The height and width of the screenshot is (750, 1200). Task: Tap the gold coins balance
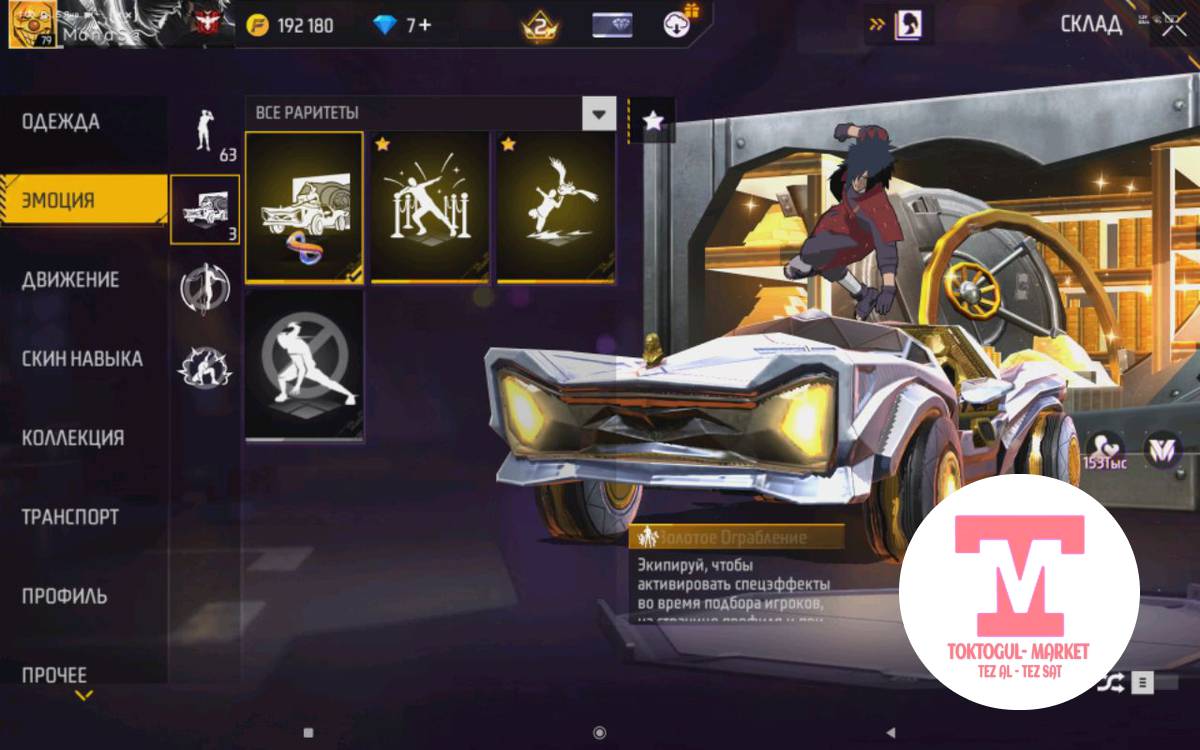(292, 26)
